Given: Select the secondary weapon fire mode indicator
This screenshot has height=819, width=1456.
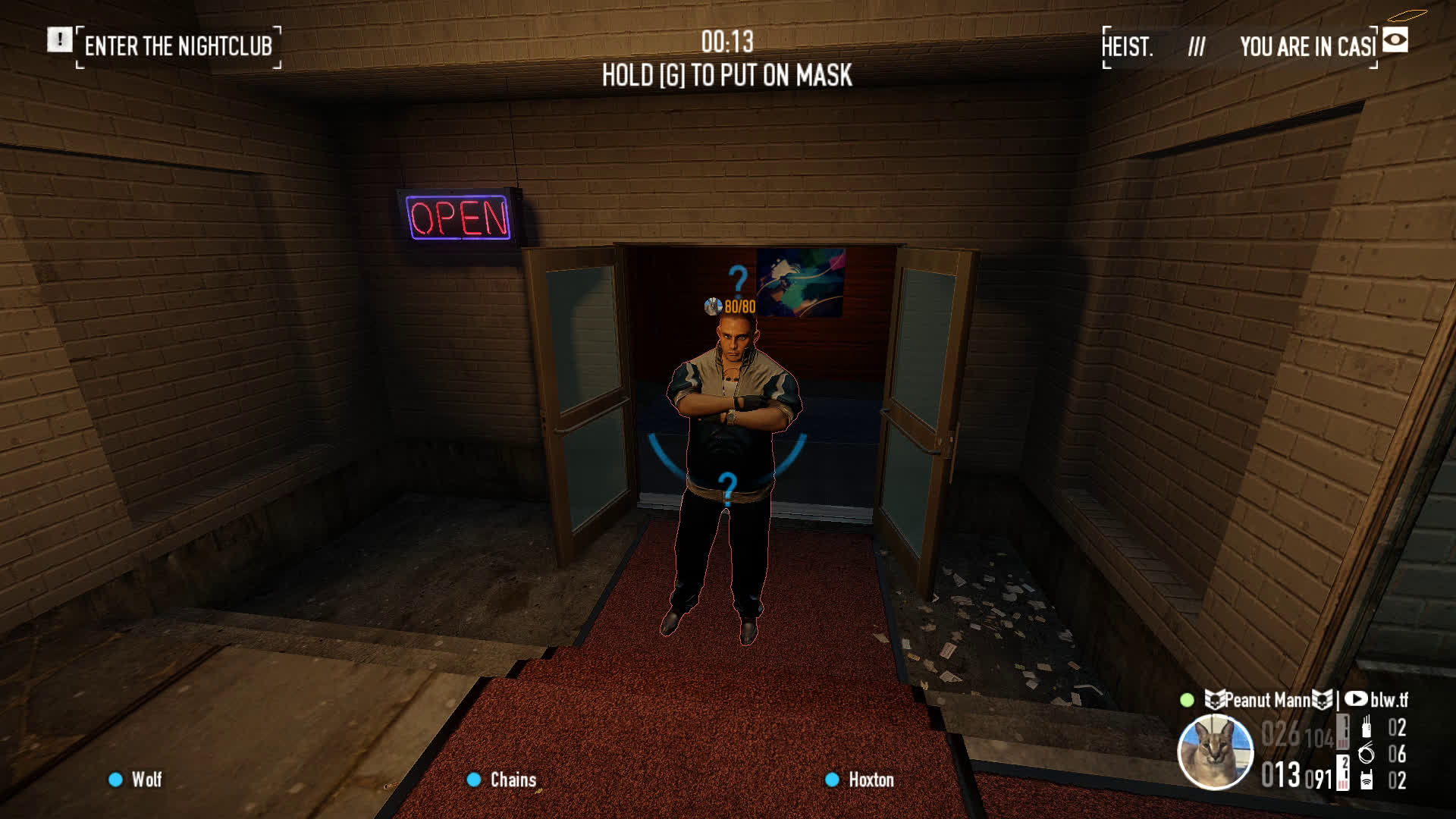Looking at the screenshot, I should (x=1343, y=772).
